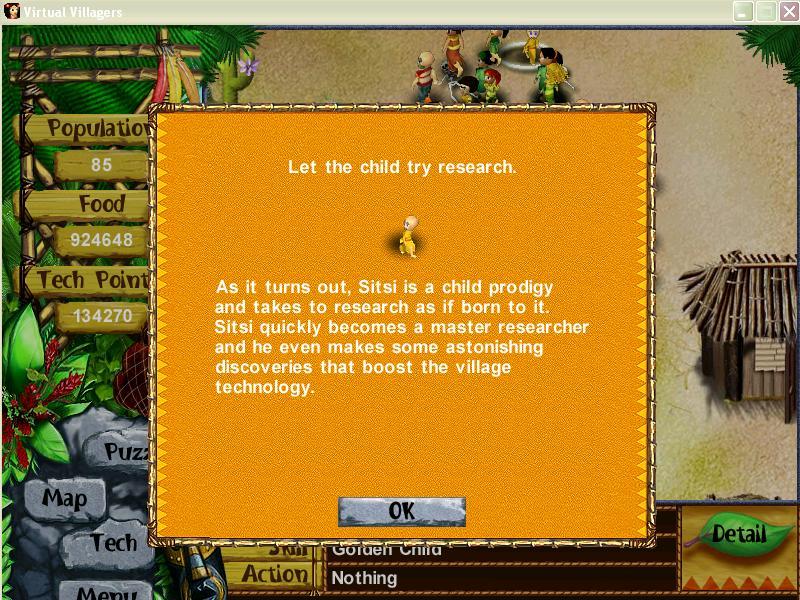Confirm the event dialog with OK

(402, 511)
